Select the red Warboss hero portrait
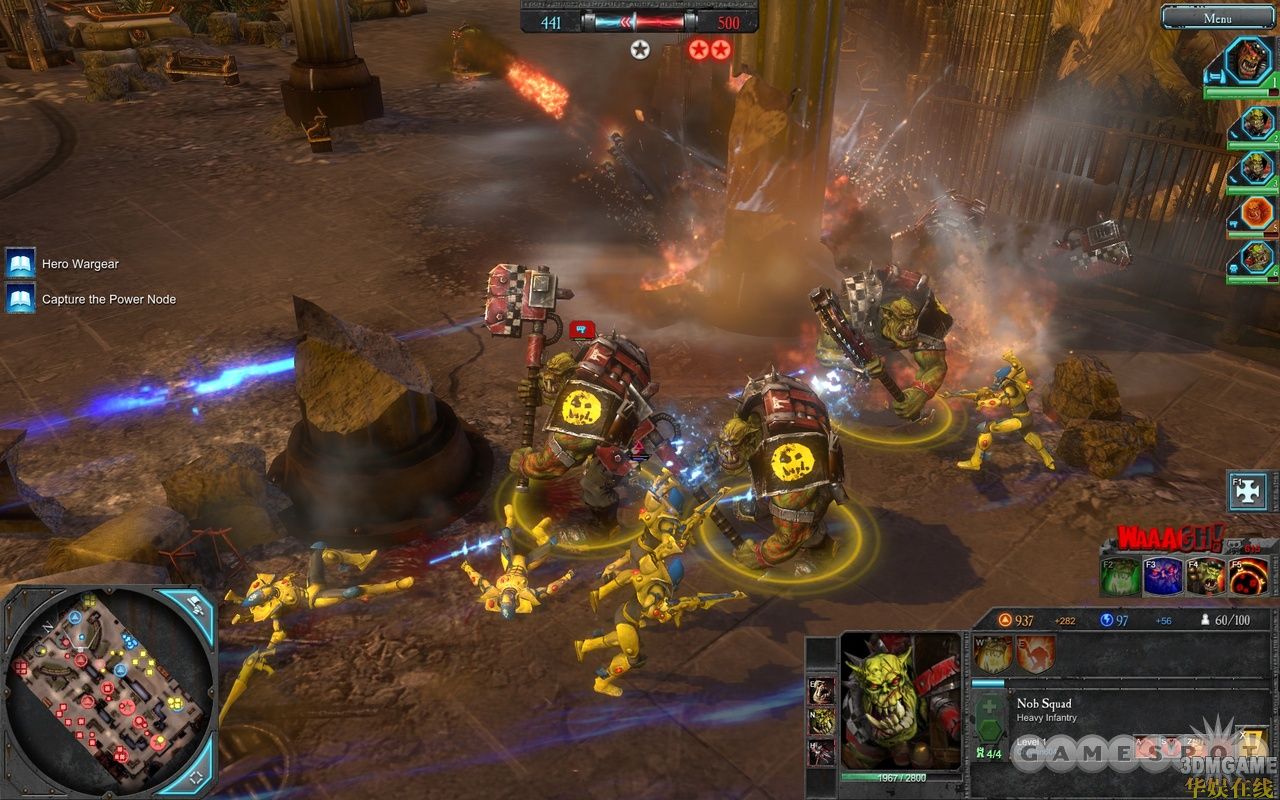The height and width of the screenshot is (800, 1280). pos(1249,61)
